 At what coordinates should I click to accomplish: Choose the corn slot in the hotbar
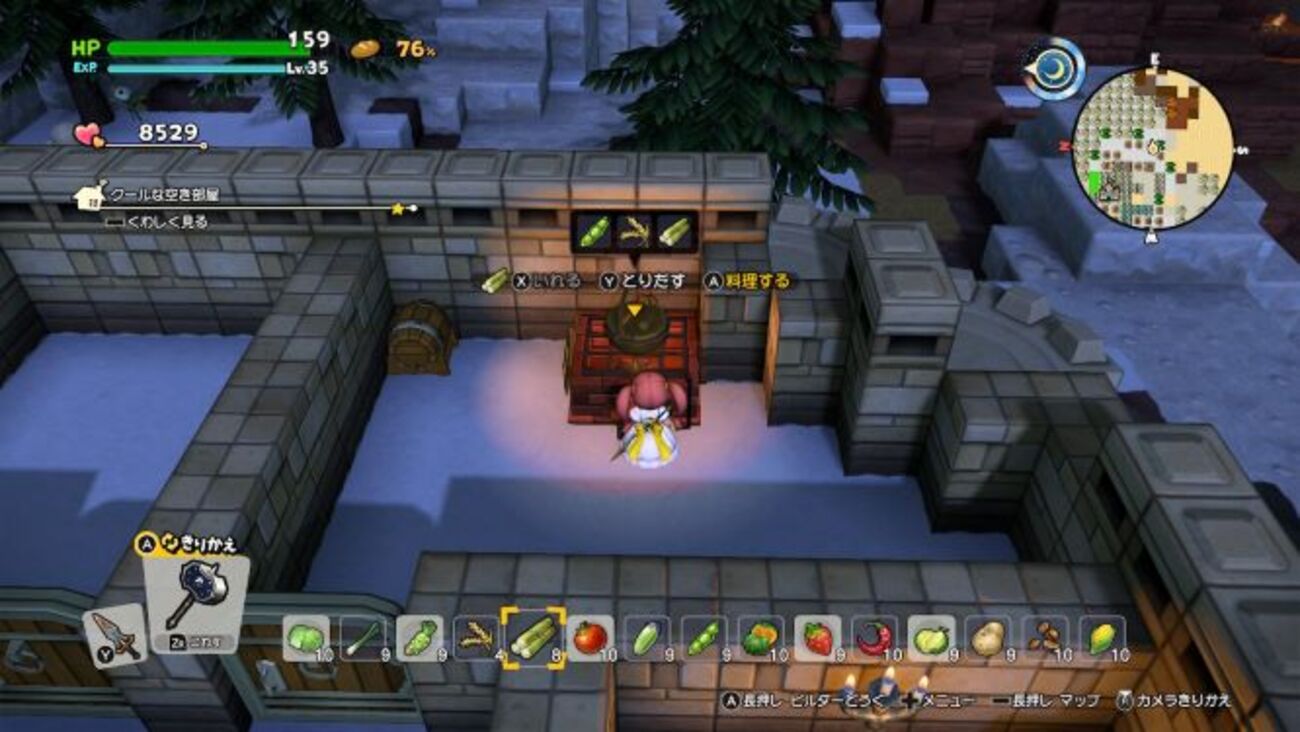pyautogui.click(x=1103, y=637)
